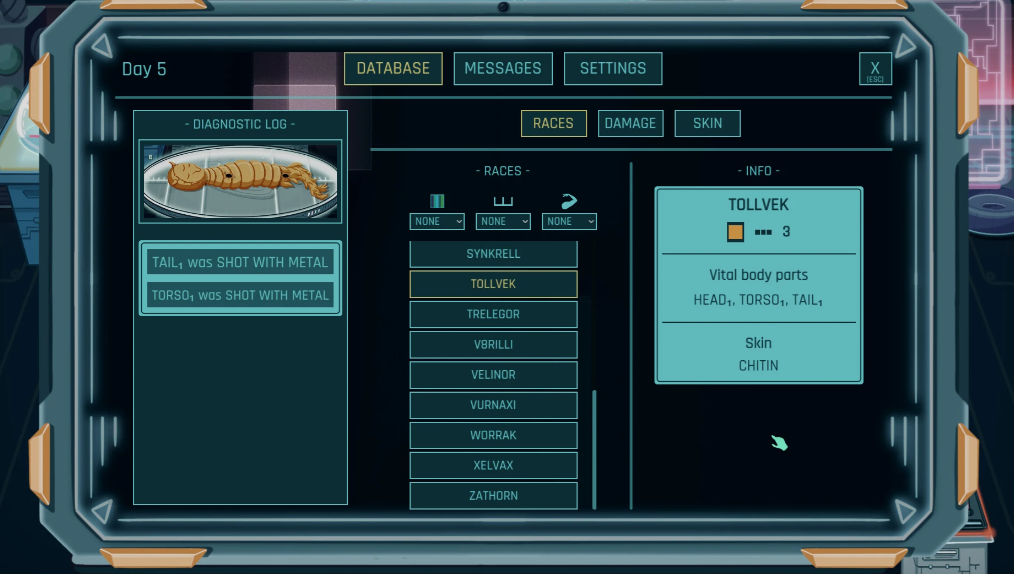The height and width of the screenshot is (574, 1014).
Task: Switch to the DATABASE tab
Action: (393, 68)
